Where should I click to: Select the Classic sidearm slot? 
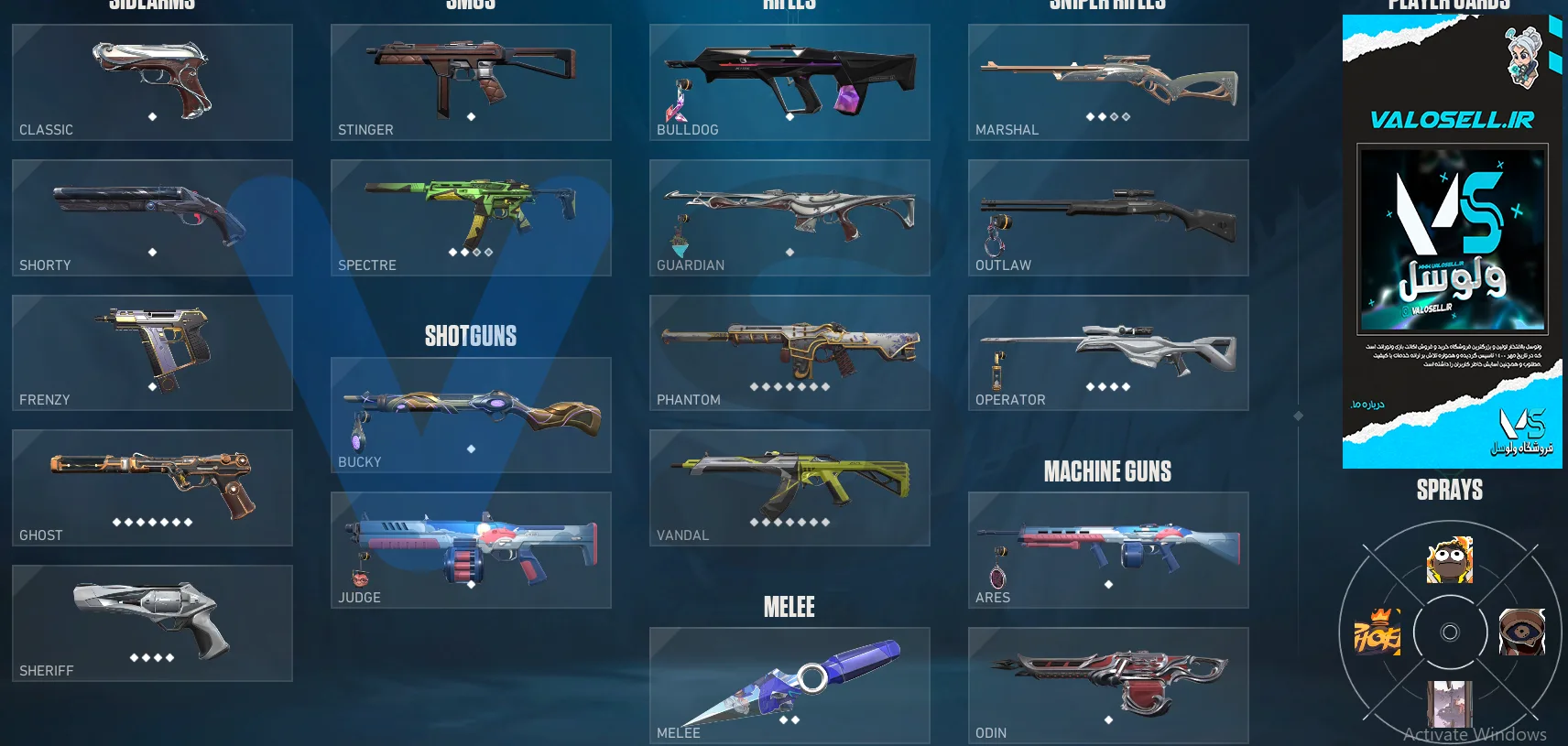coord(152,82)
